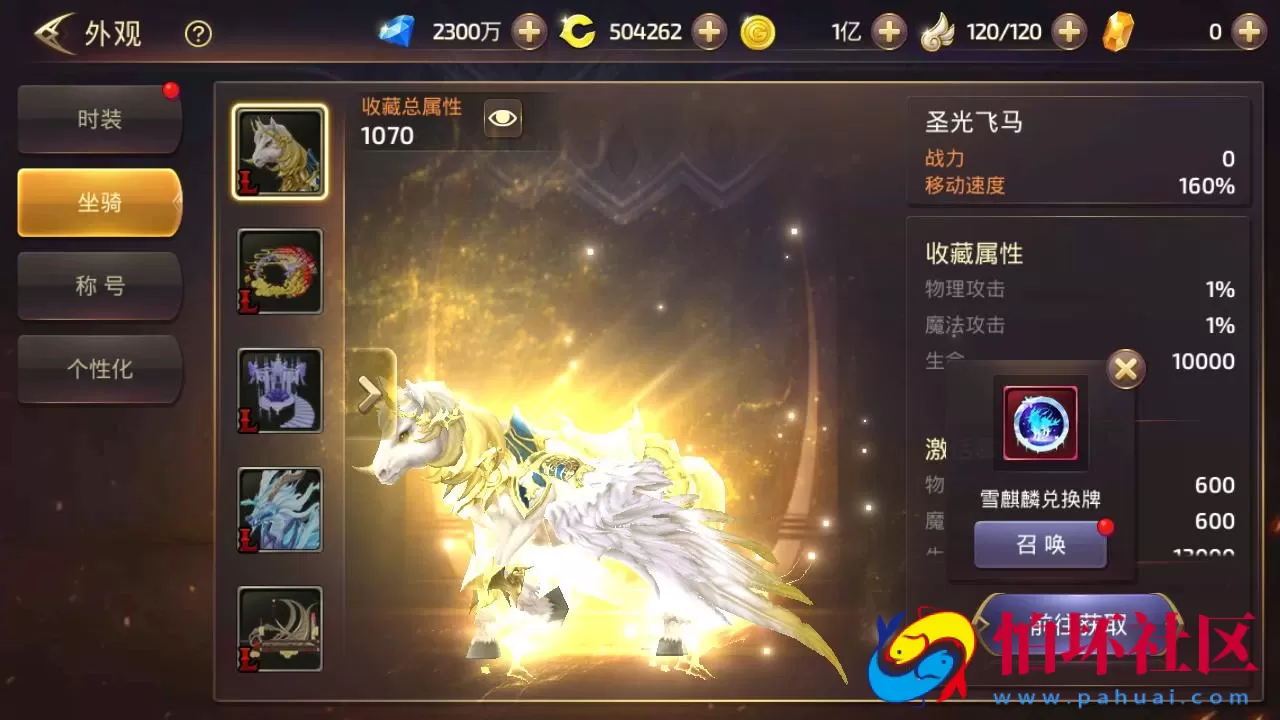Tap the 雪麒麟兑换牌 item icon
The image size is (1280, 720).
point(1039,422)
